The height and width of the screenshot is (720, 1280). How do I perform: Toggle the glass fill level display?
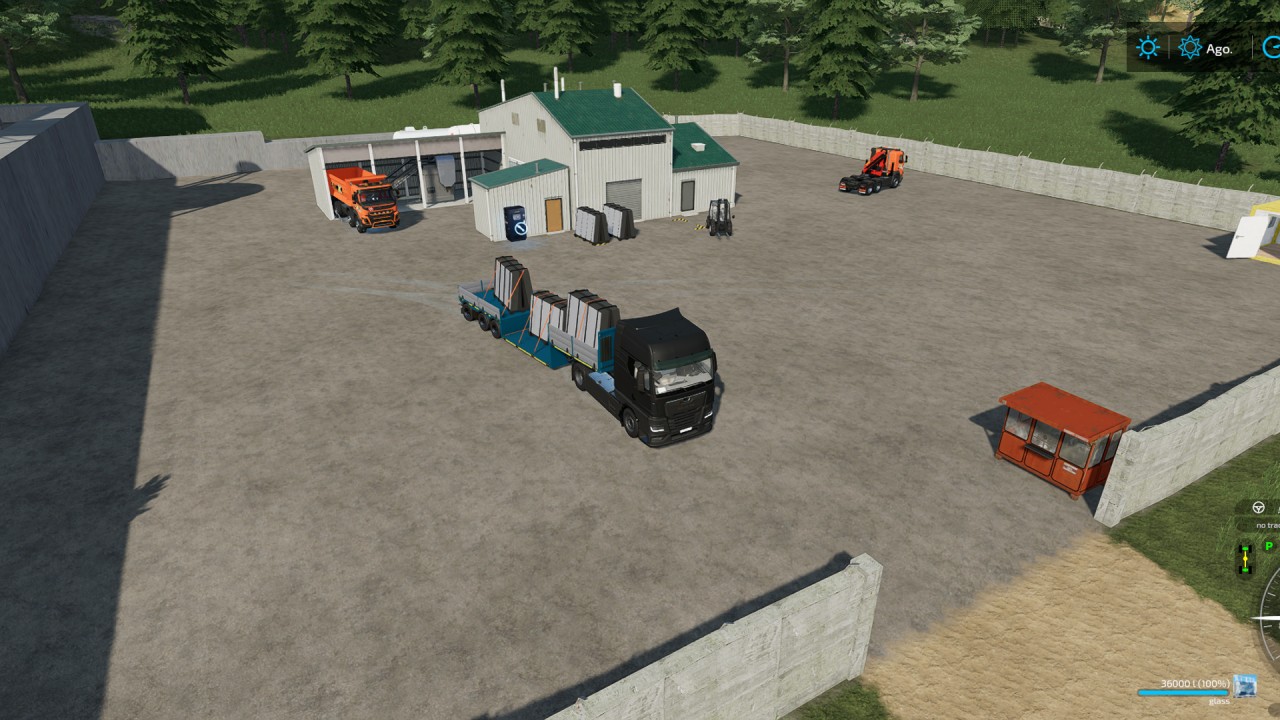[x=1195, y=691]
